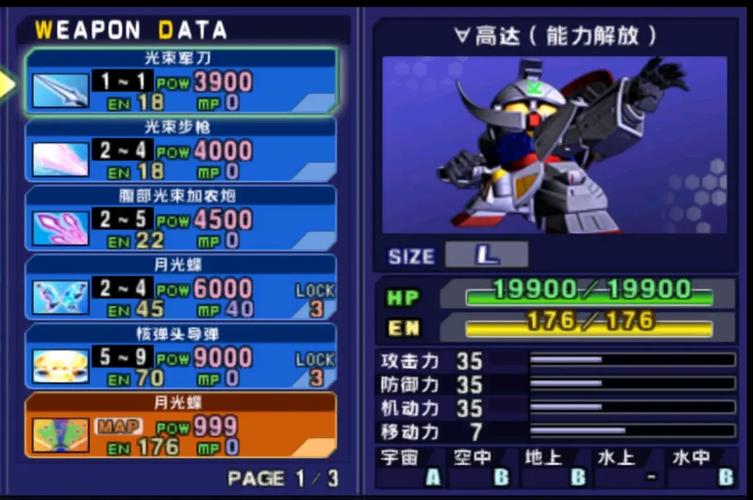This screenshot has width=753, height=500.
Task: Select the 核弹头导弹 weapon row
Action: pos(181,356)
